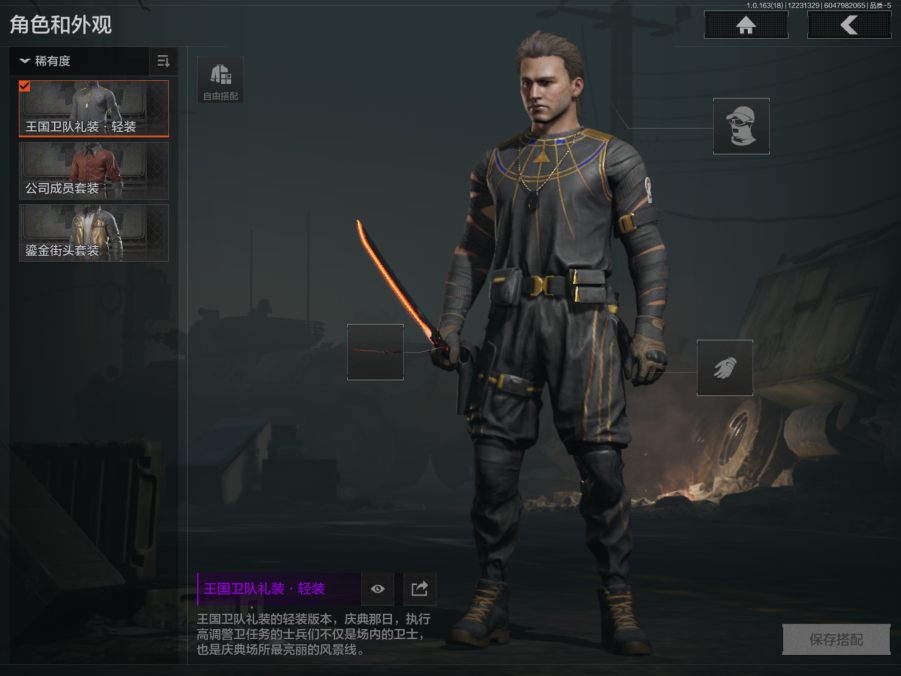Choose the 公司成员套装 outfit
Viewport: 901px width, 676px height.
pos(94,170)
